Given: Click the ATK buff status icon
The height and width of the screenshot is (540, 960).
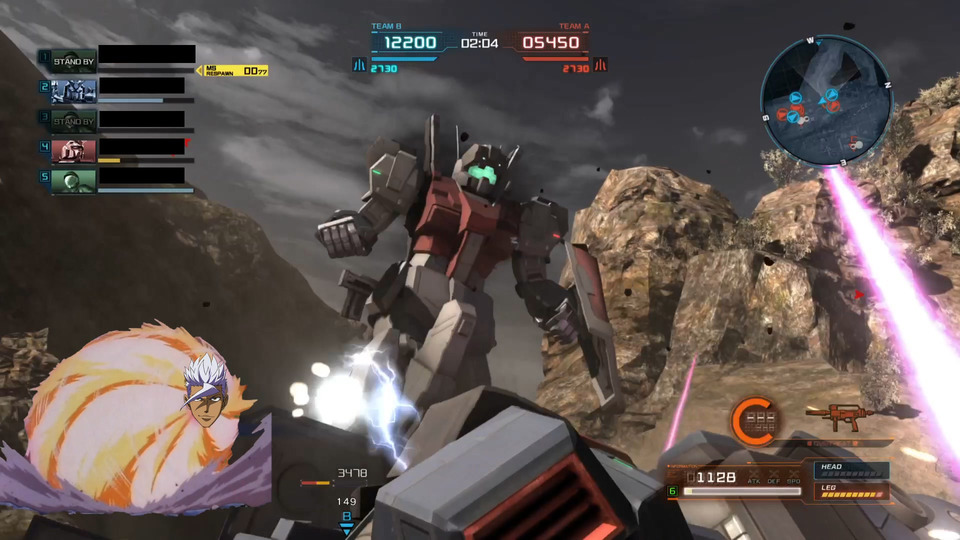Looking at the screenshot, I should pyautogui.click(x=753, y=478).
